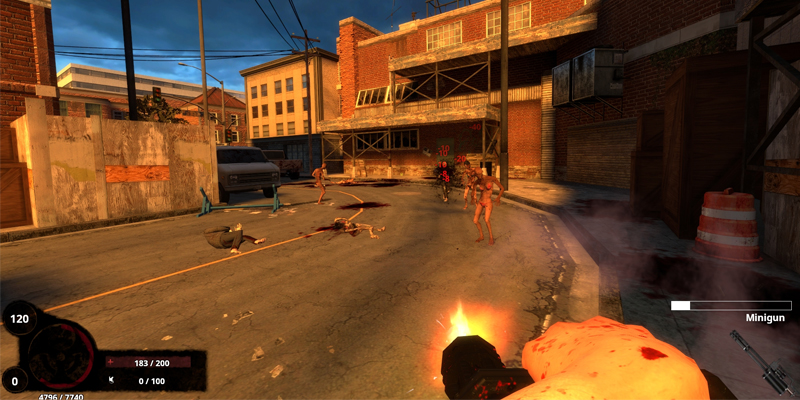
Task: Click the circular biohazard emblem in the HUD
Action: 62,355
